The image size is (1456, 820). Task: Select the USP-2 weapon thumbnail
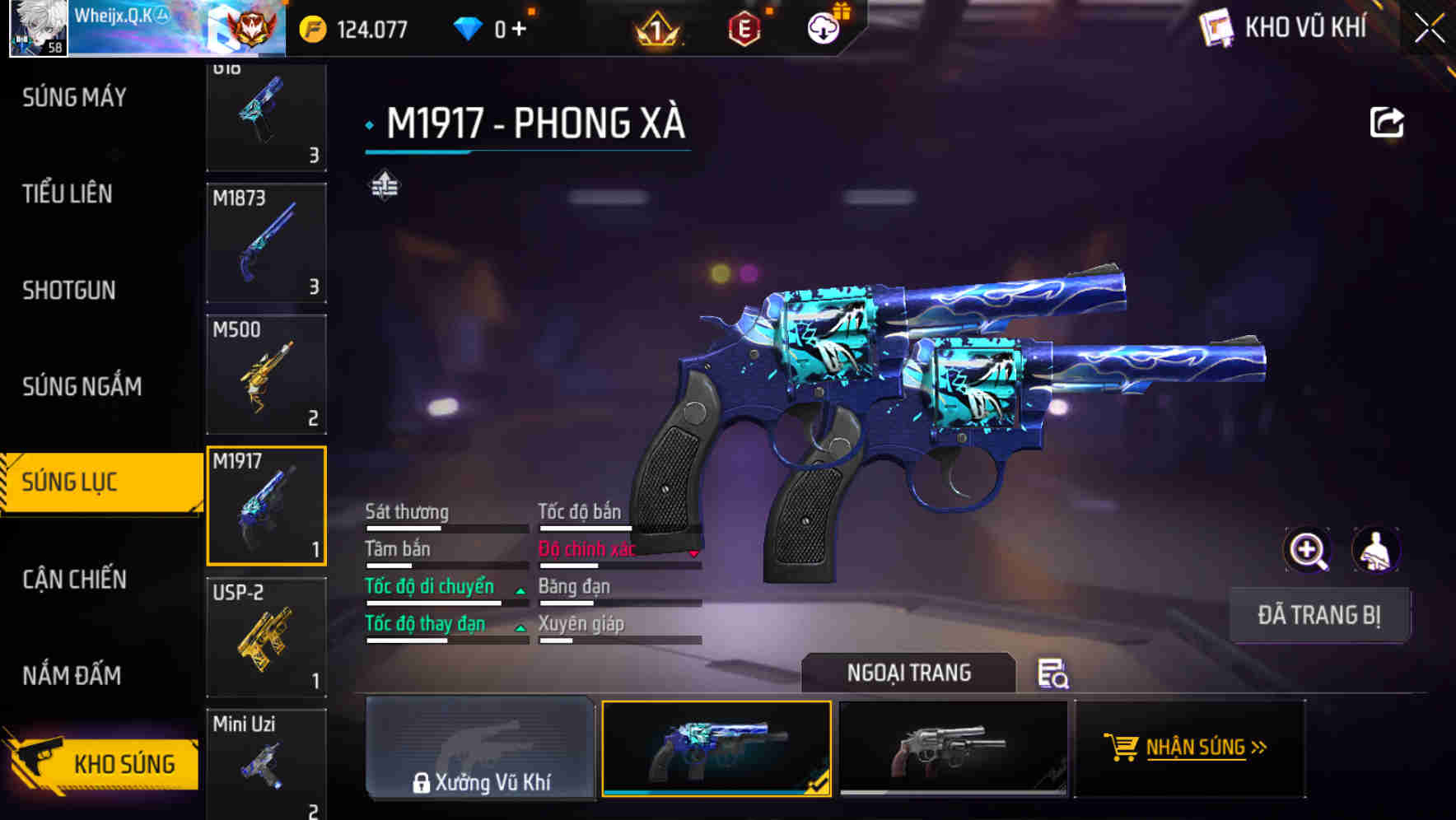point(265,636)
